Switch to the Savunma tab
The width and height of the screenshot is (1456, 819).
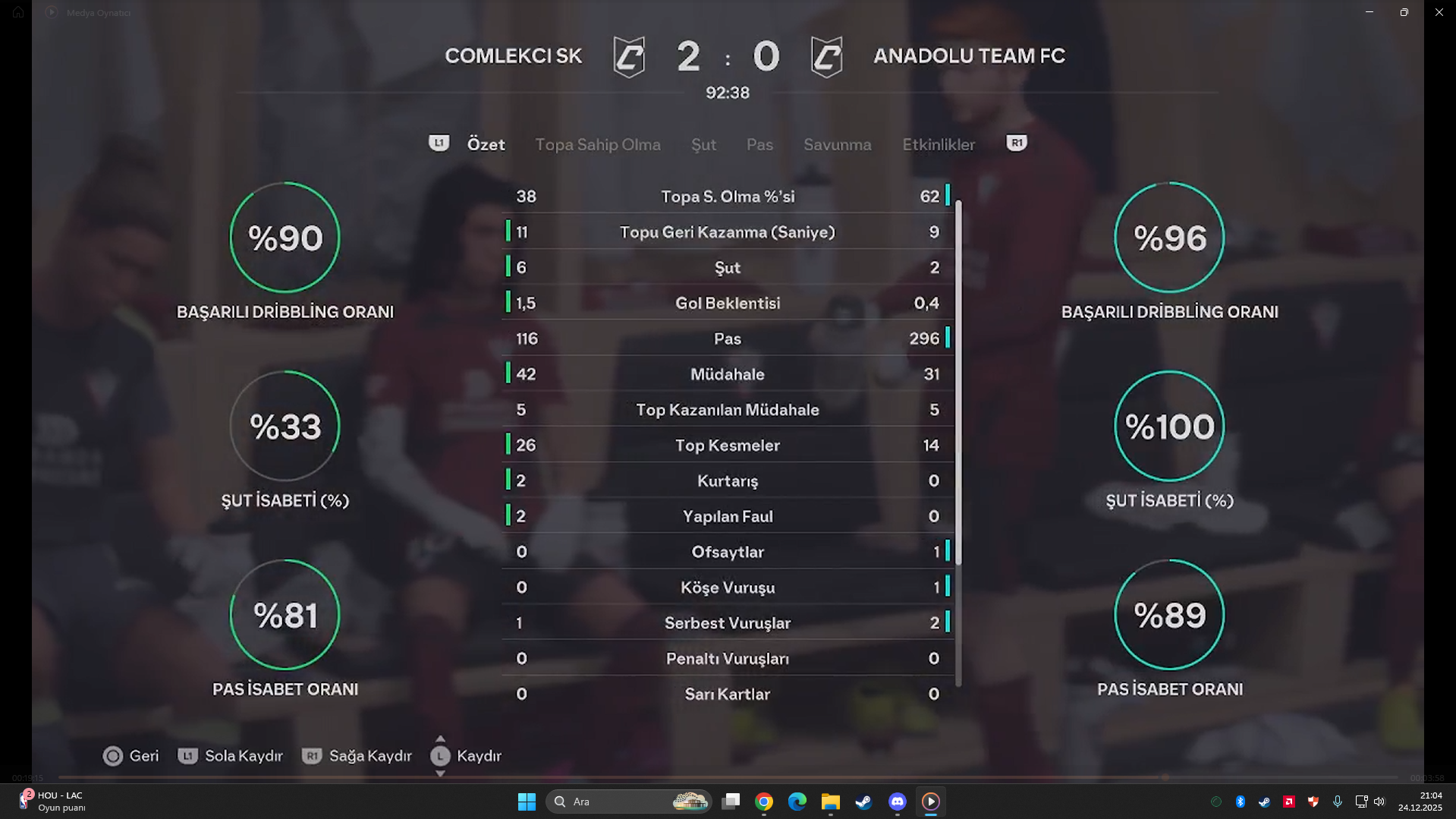click(x=837, y=144)
